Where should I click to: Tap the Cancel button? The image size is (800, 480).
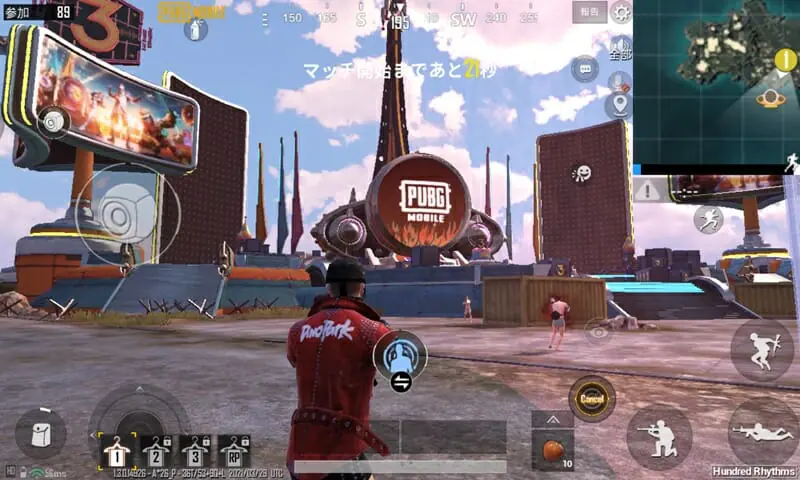pos(591,398)
